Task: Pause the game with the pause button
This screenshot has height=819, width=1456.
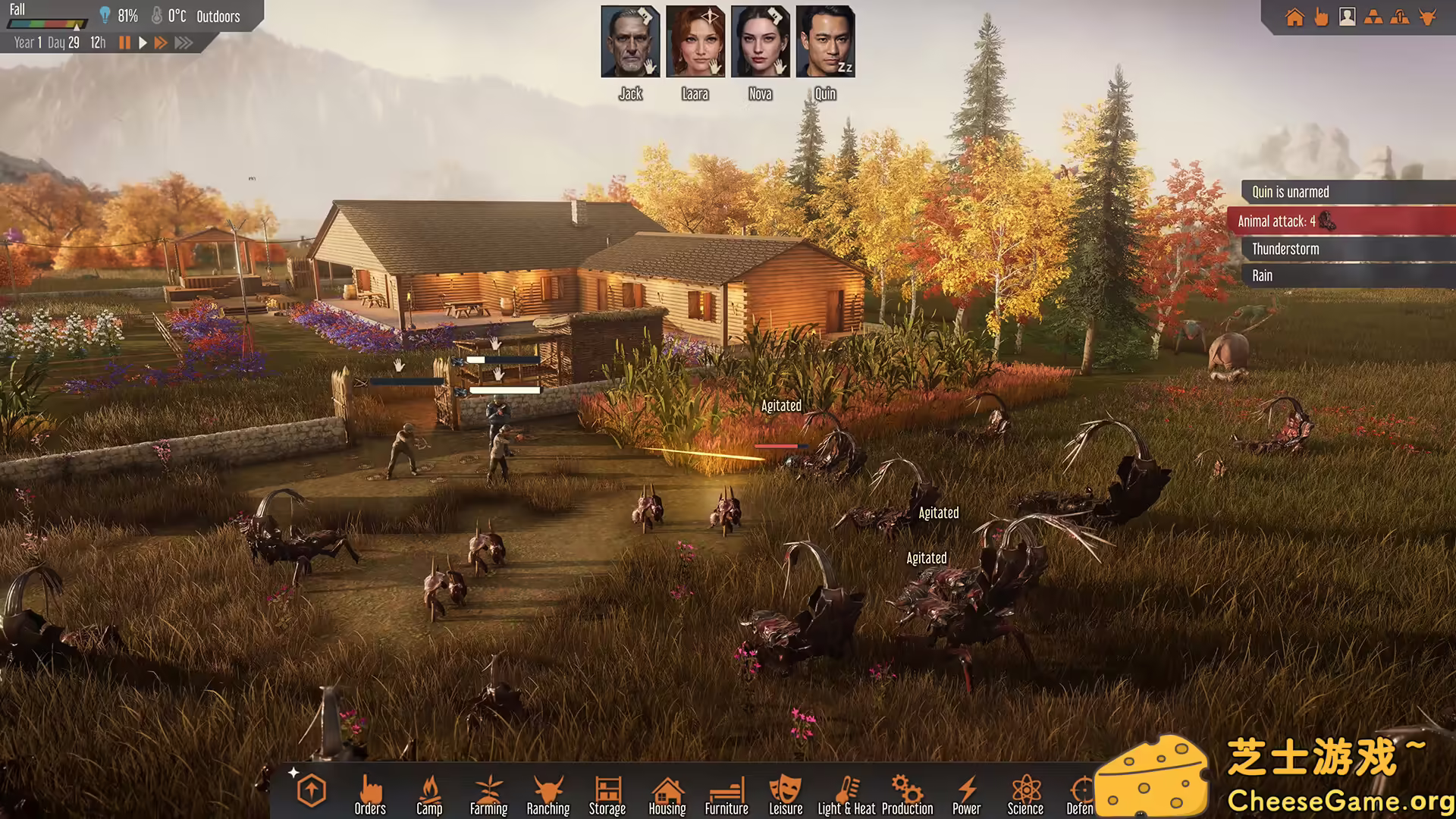Action: tap(125, 43)
